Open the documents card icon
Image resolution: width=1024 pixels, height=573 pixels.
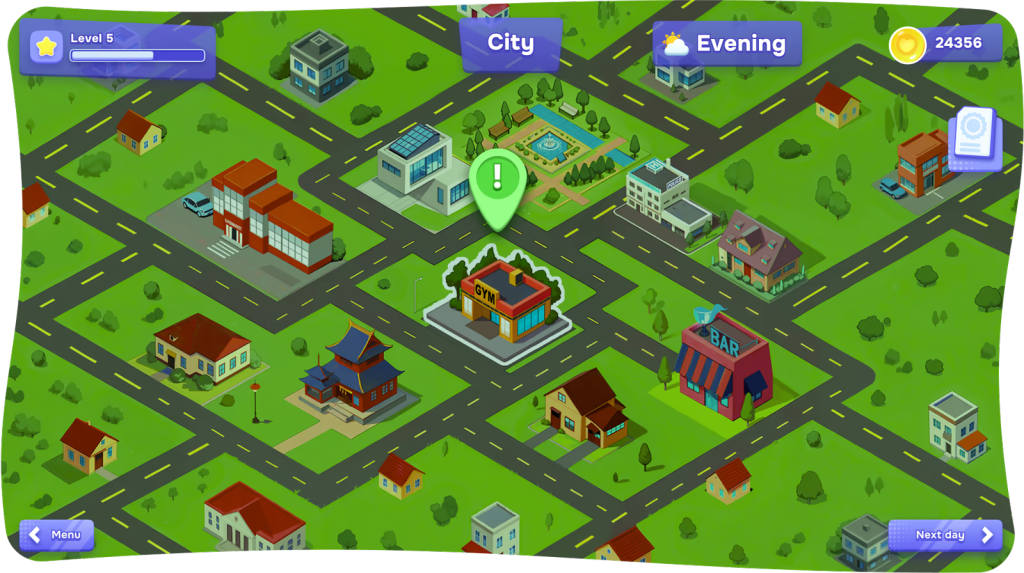pyautogui.click(x=974, y=138)
